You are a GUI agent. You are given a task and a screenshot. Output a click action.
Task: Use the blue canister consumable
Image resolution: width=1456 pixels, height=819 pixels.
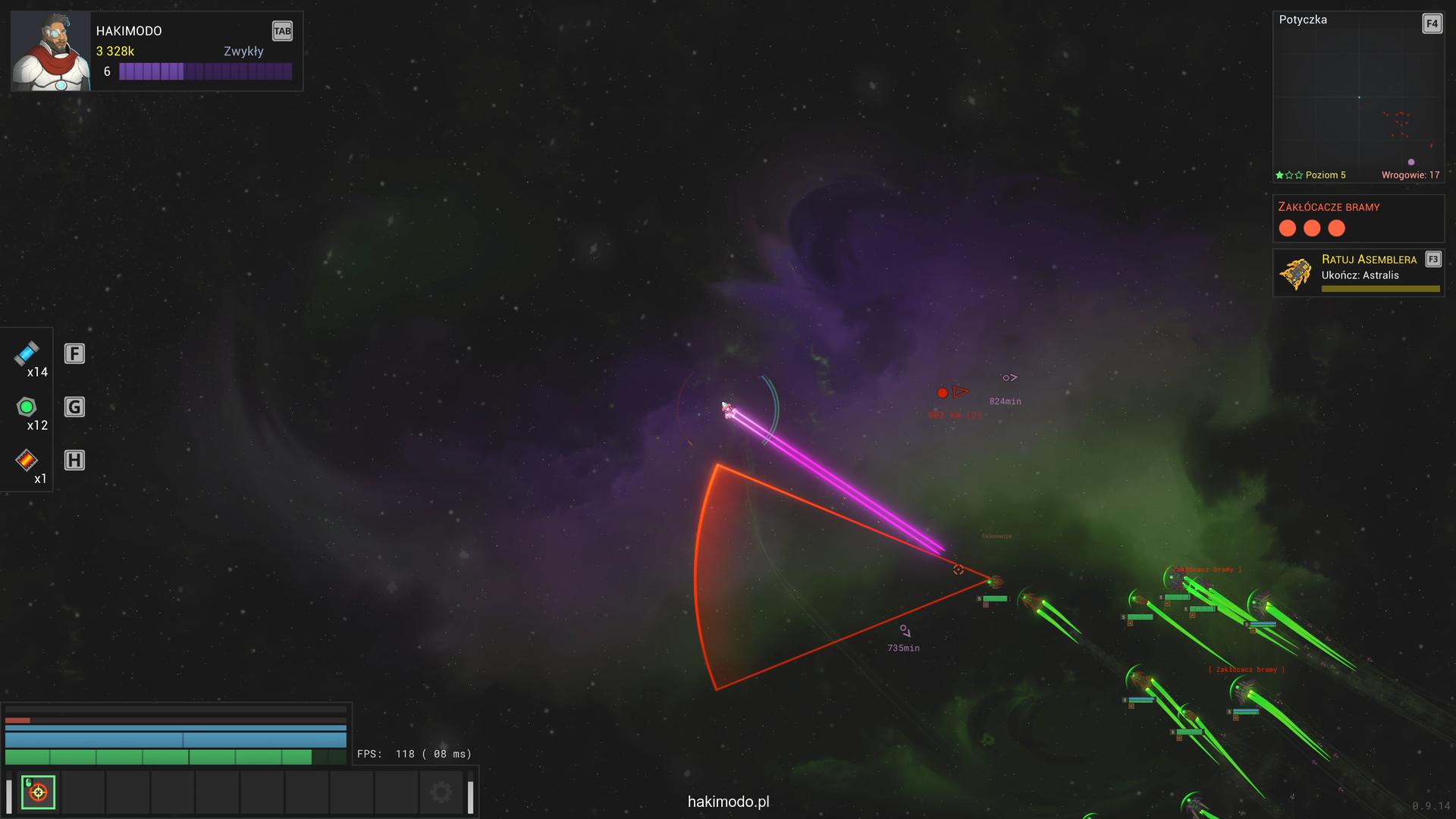point(27,353)
